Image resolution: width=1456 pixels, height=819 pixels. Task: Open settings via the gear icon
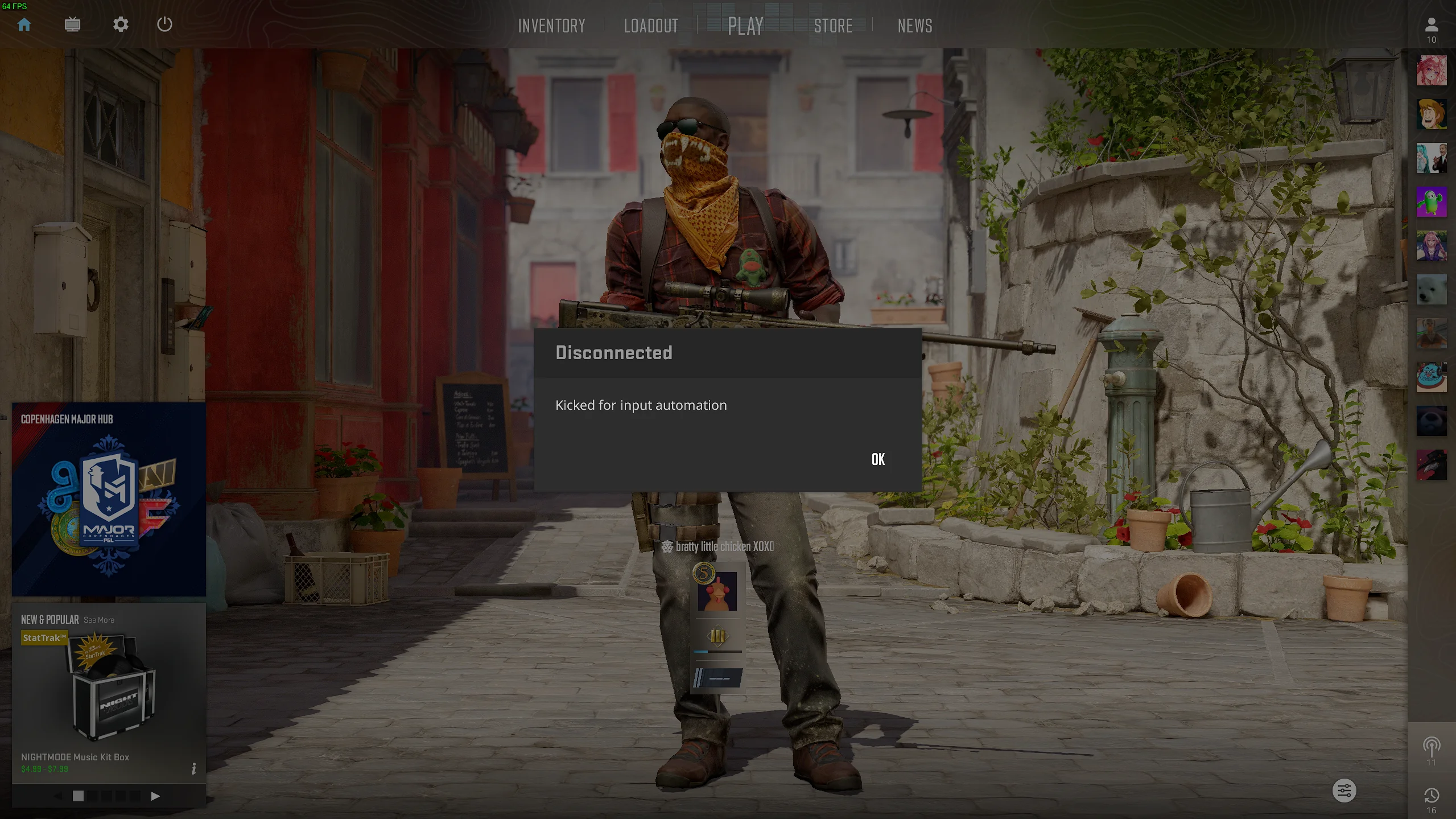click(121, 24)
